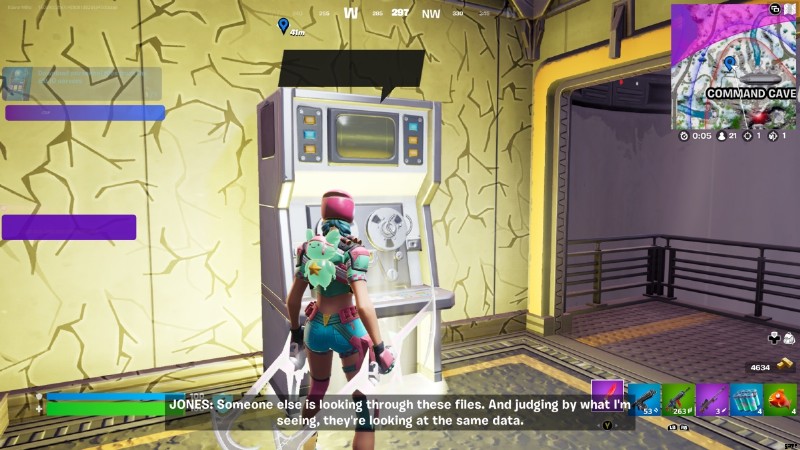Equip the pistol with 53 ammo

[643, 400]
